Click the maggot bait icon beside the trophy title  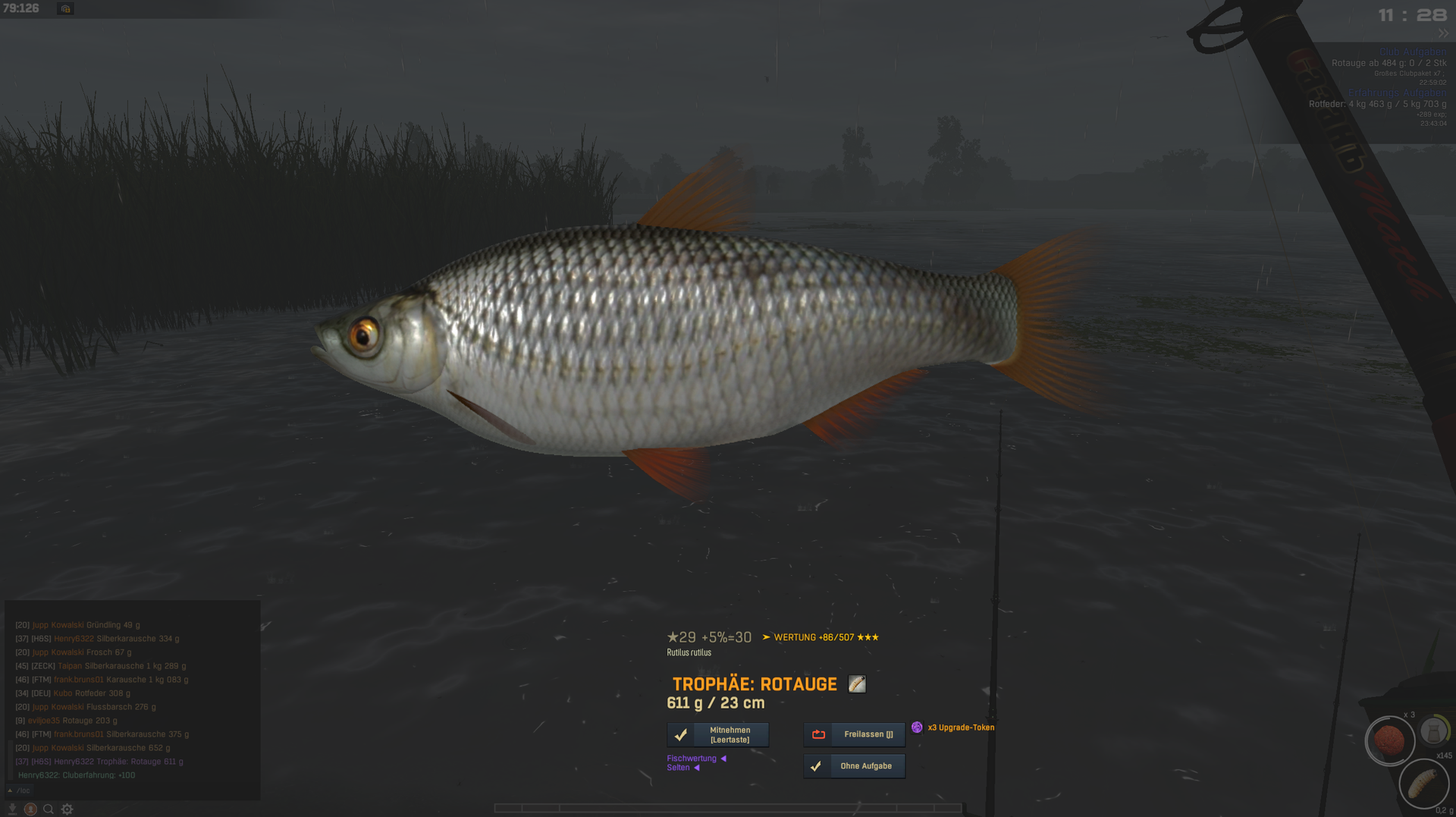coord(857,684)
